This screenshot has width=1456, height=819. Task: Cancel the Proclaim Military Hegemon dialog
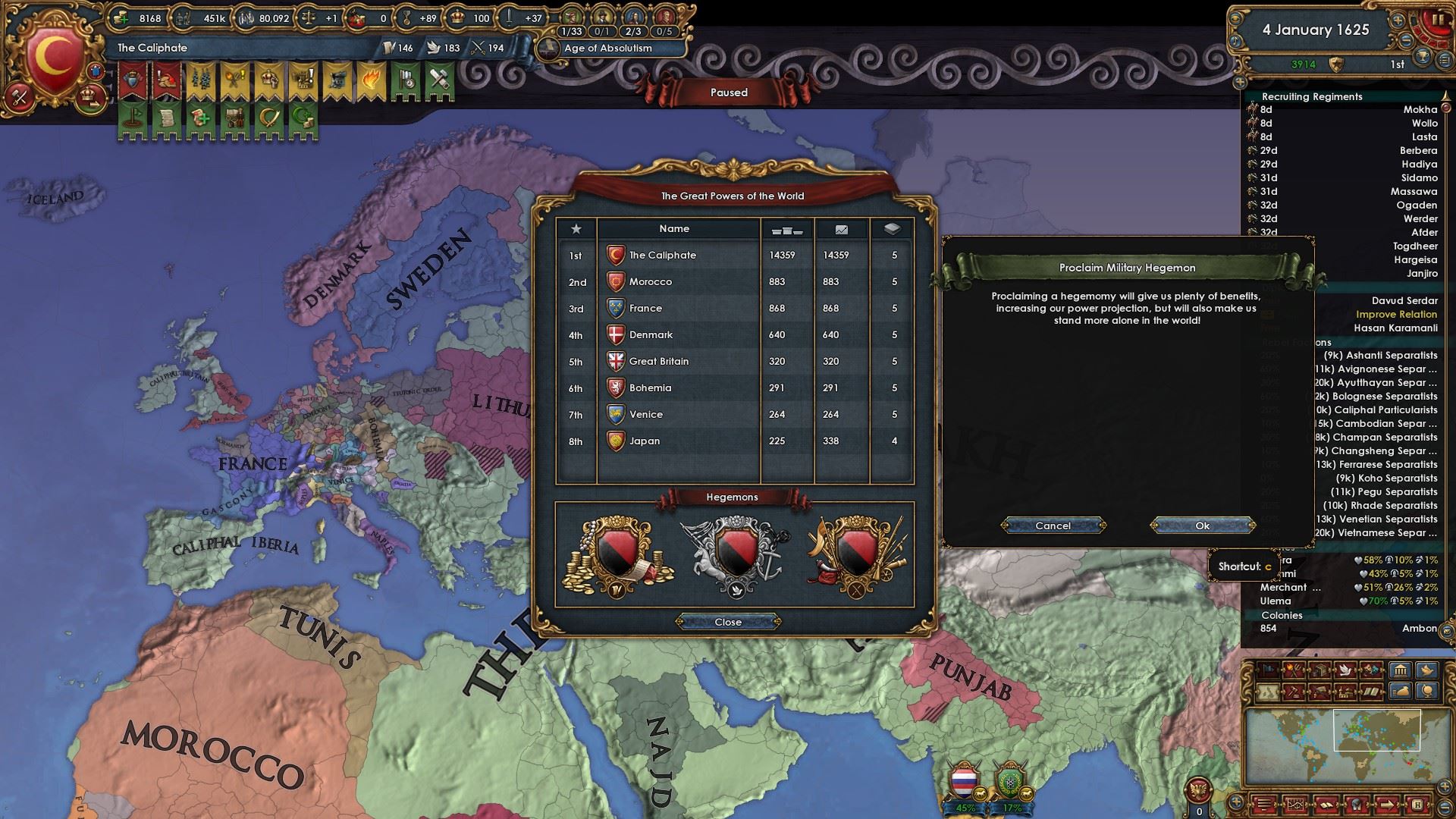[x=1053, y=526]
